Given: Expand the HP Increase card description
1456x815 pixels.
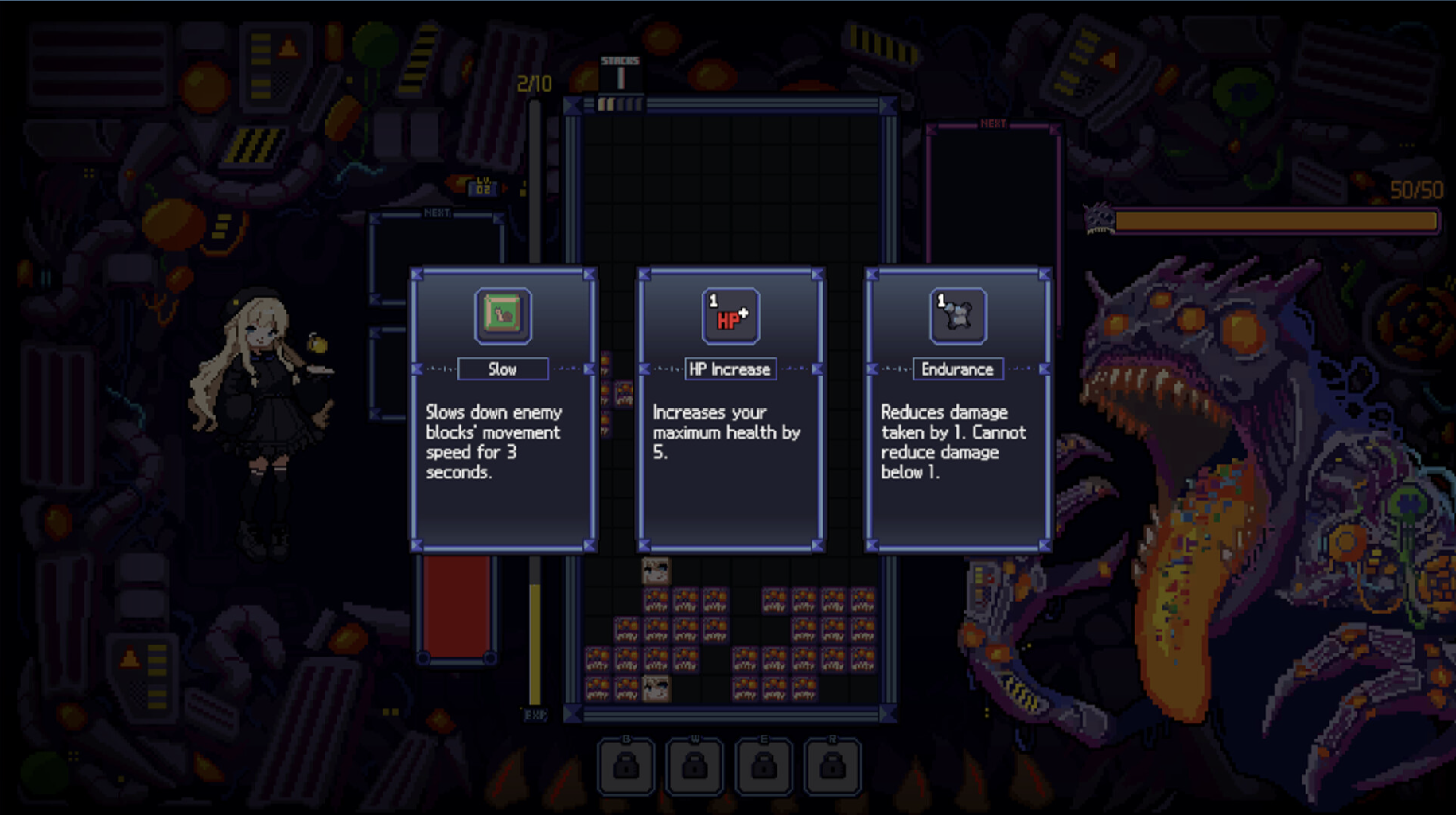Looking at the screenshot, I should pyautogui.click(x=730, y=434).
